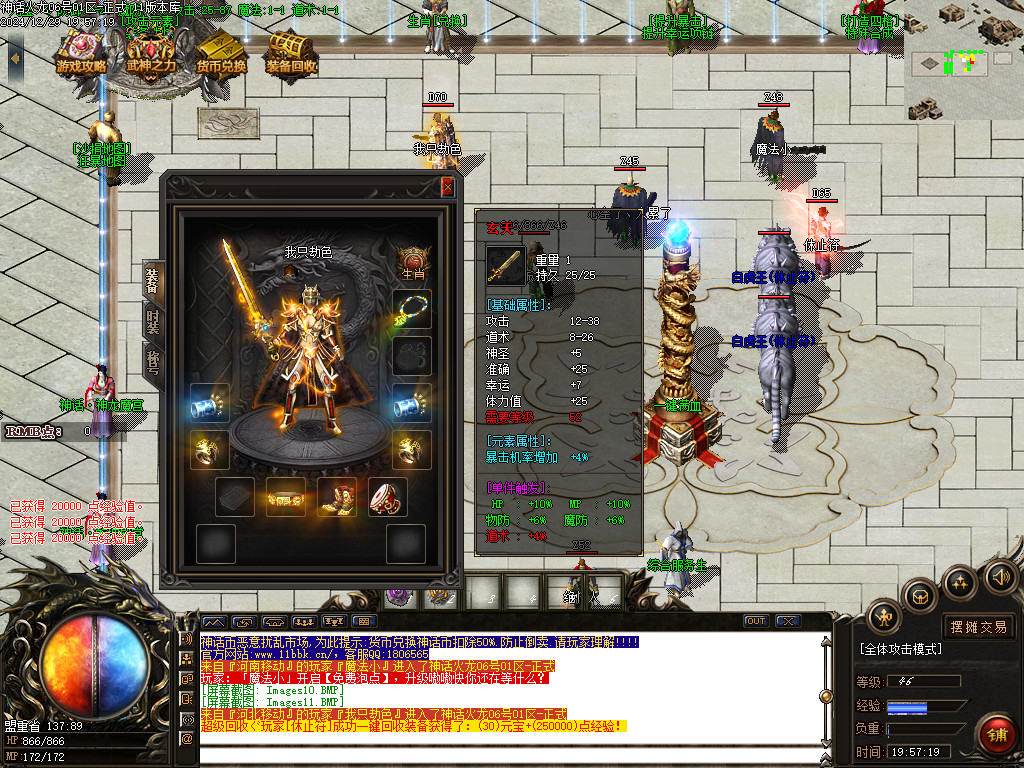The image size is (1024, 768).
Task: Select the equipped bead necklace slot
Action: [x=412, y=308]
